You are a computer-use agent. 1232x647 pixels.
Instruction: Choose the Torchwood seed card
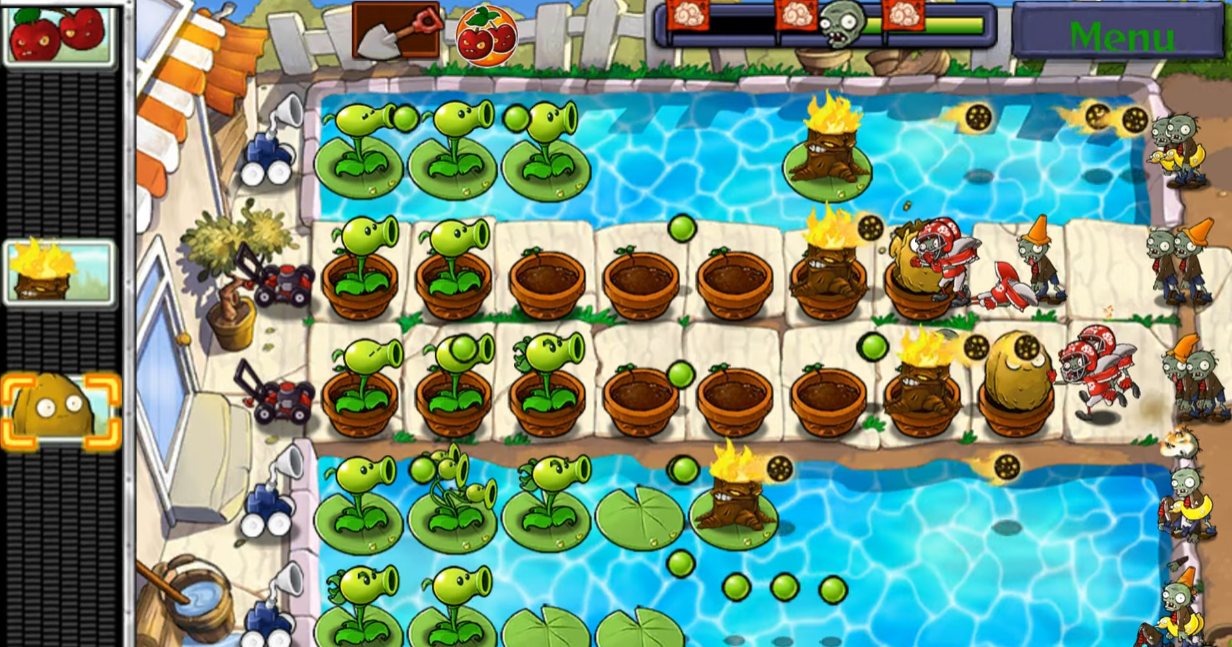(x=59, y=271)
